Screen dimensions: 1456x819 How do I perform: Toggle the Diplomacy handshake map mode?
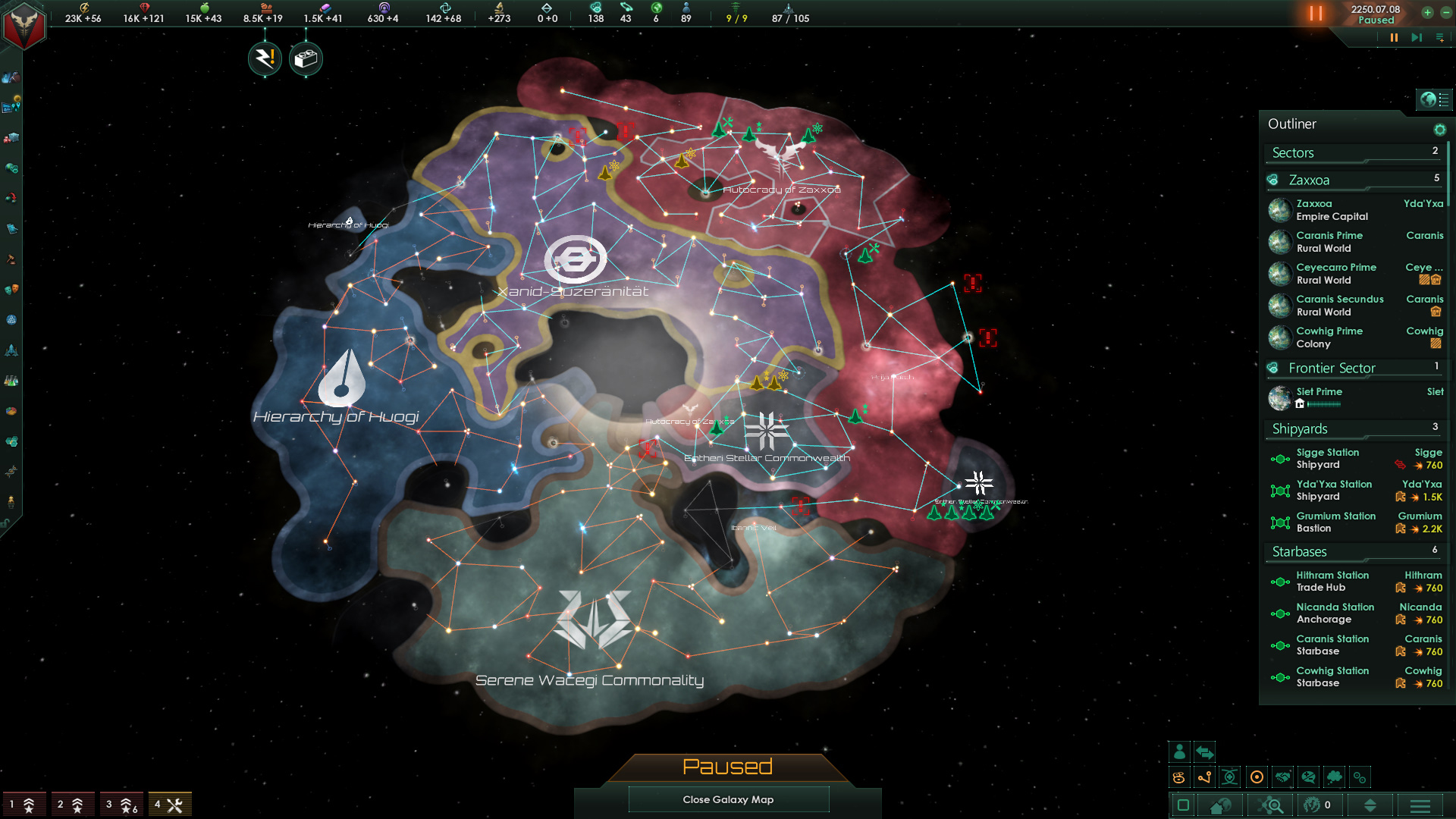[x=1282, y=777]
